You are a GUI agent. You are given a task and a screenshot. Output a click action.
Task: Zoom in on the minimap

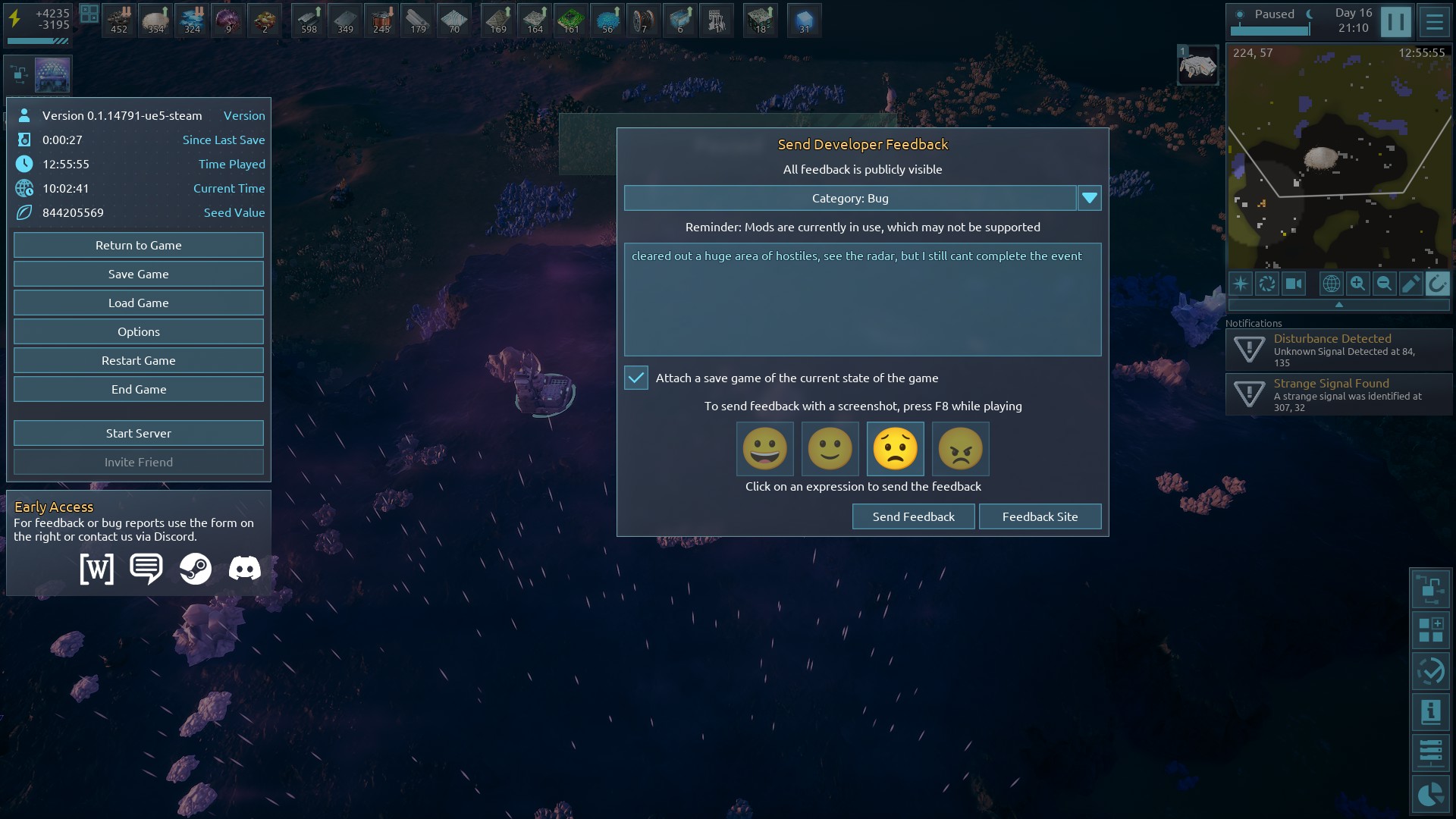[x=1357, y=284]
